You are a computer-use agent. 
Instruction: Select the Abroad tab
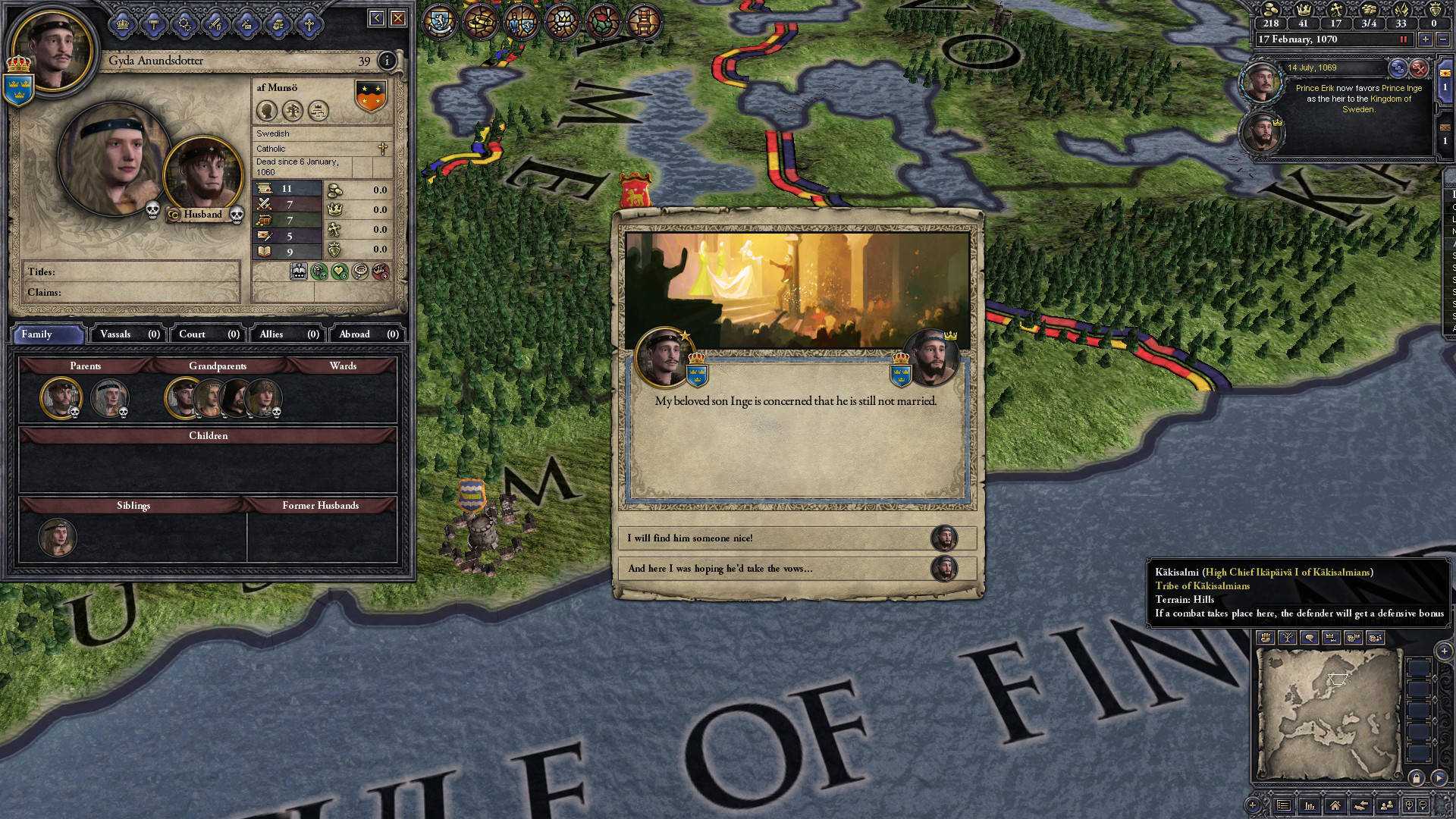[368, 334]
